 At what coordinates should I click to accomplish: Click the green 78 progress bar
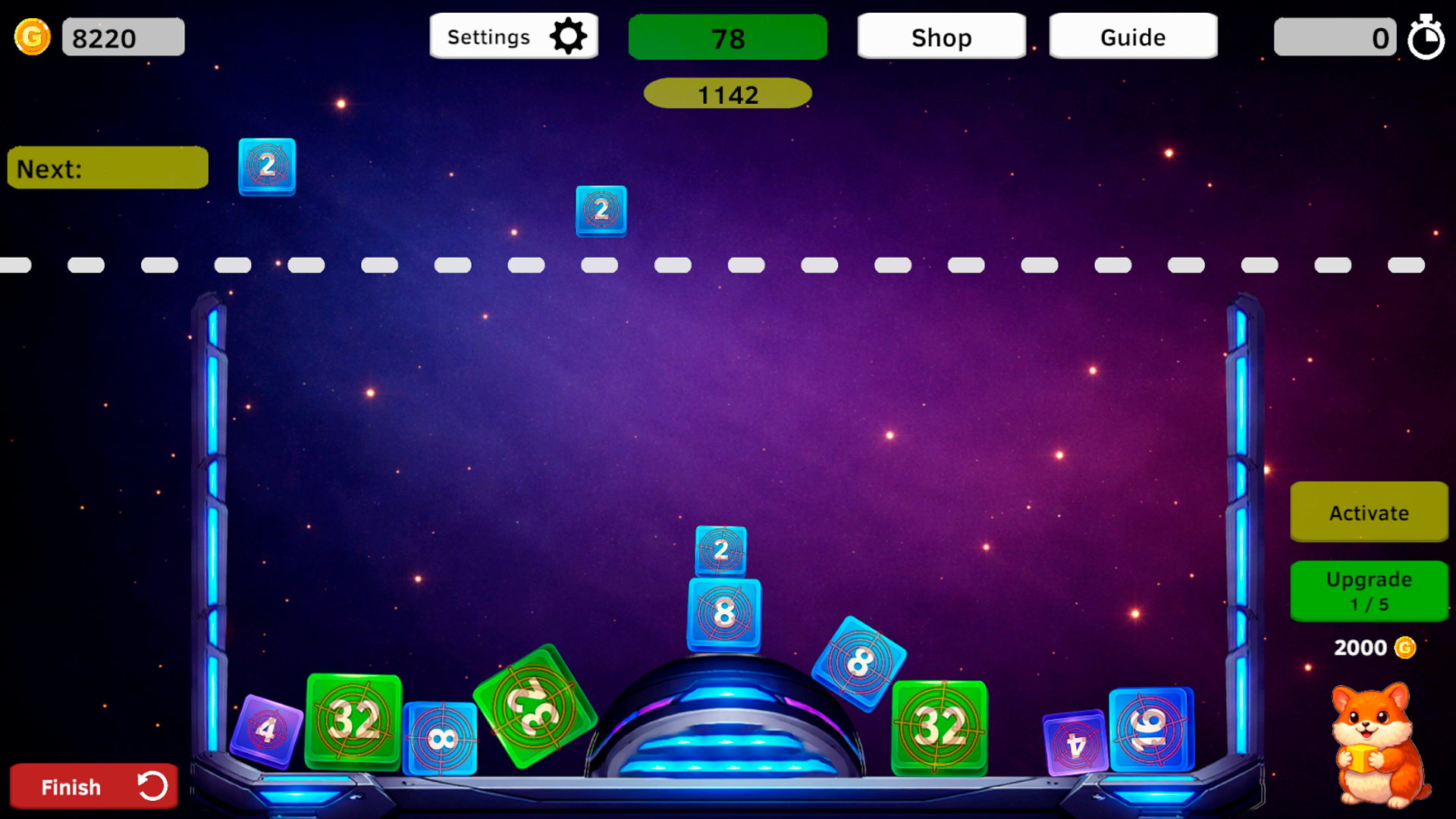click(x=727, y=36)
